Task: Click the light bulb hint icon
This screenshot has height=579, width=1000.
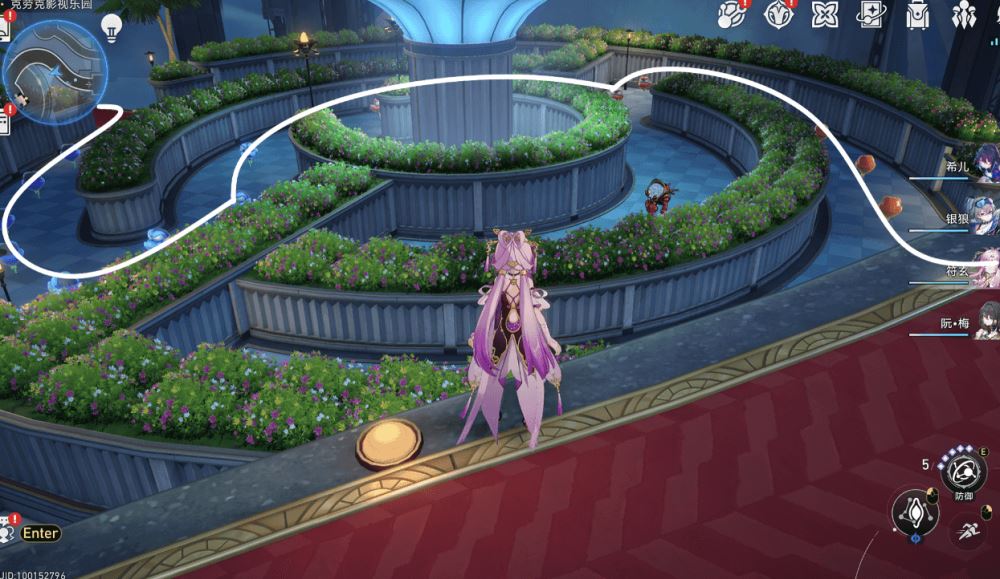Action: [x=111, y=26]
